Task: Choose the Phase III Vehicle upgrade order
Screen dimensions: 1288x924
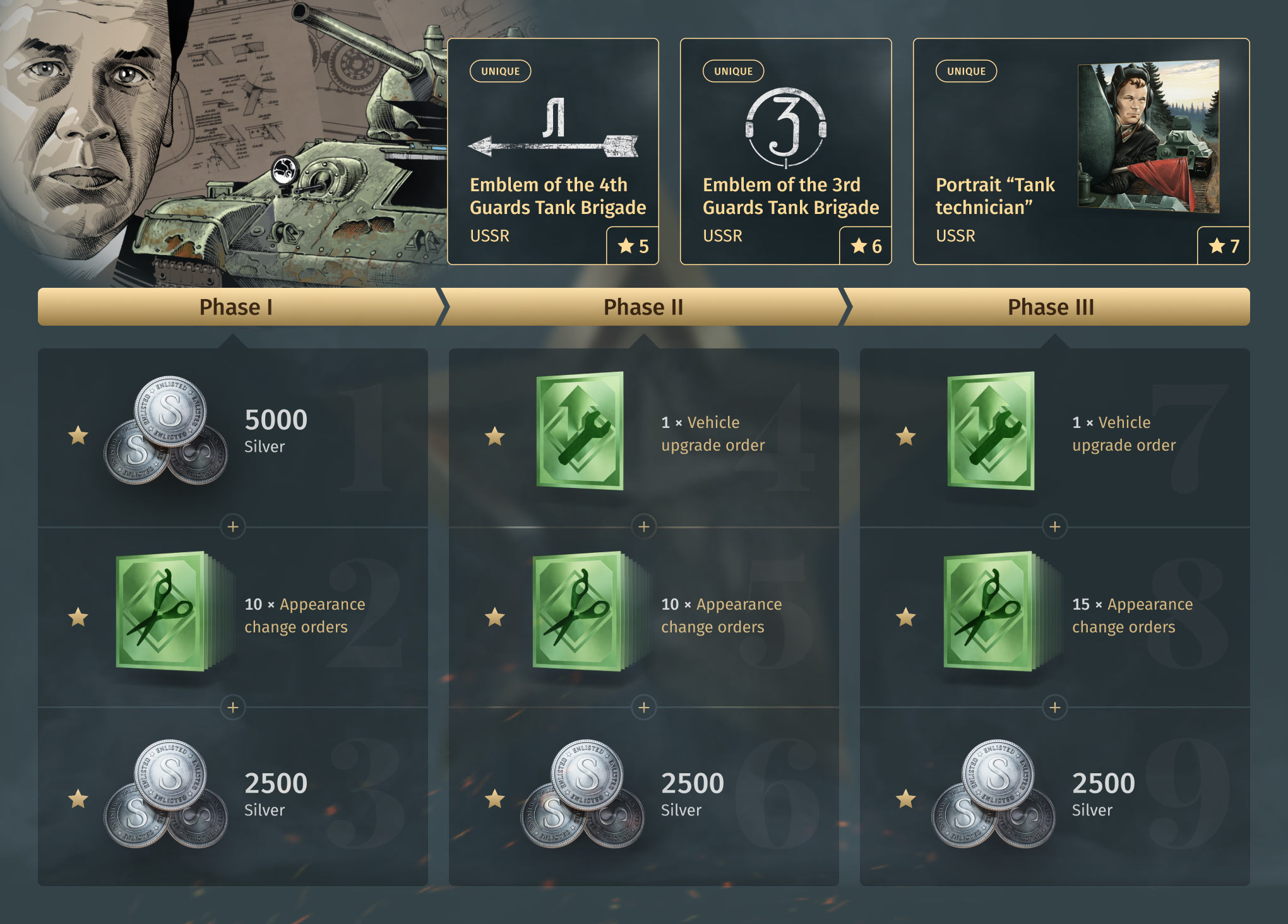Action: click(x=1054, y=435)
